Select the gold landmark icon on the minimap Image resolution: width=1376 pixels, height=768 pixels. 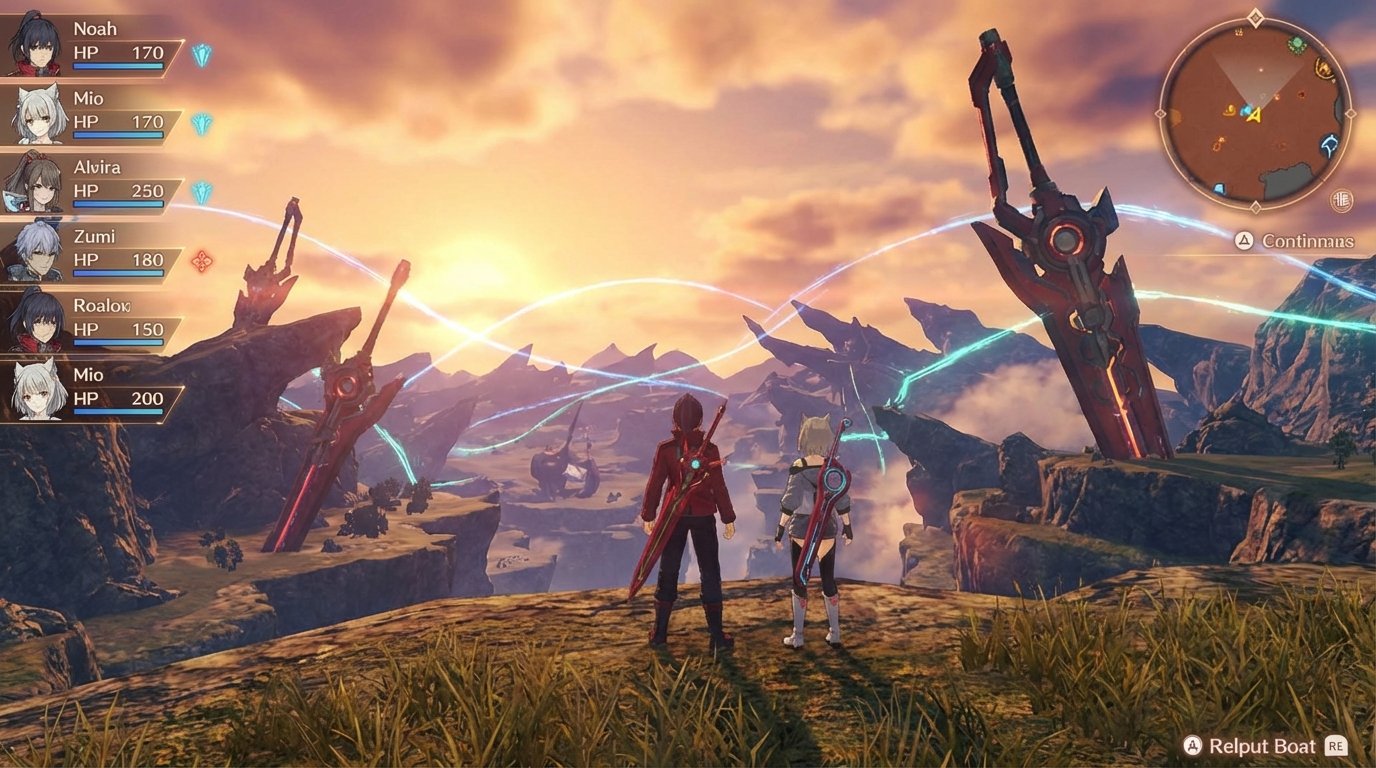pyautogui.click(x=1324, y=66)
